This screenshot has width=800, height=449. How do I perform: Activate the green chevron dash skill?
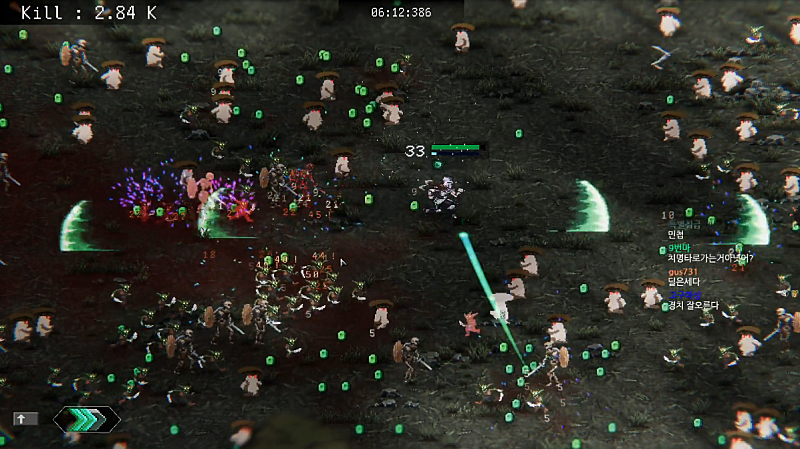coord(86,419)
